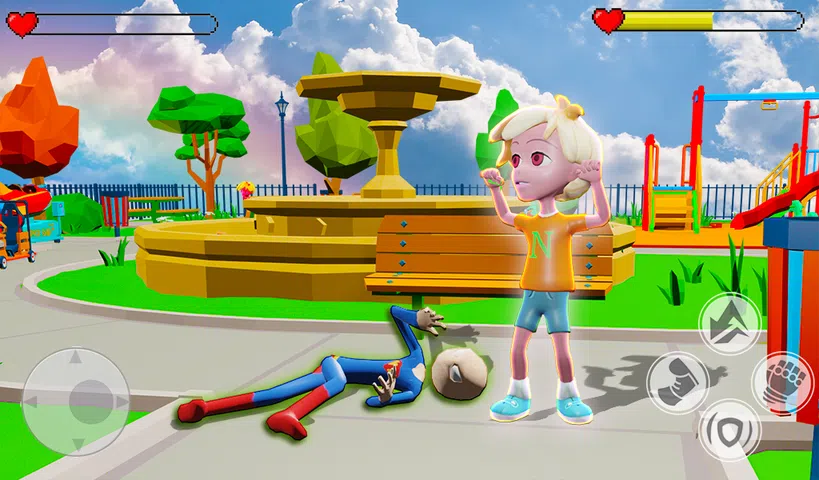Click the joystick's left arrow
The width and height of the screenshot is (819, 480).
(32, 401)
